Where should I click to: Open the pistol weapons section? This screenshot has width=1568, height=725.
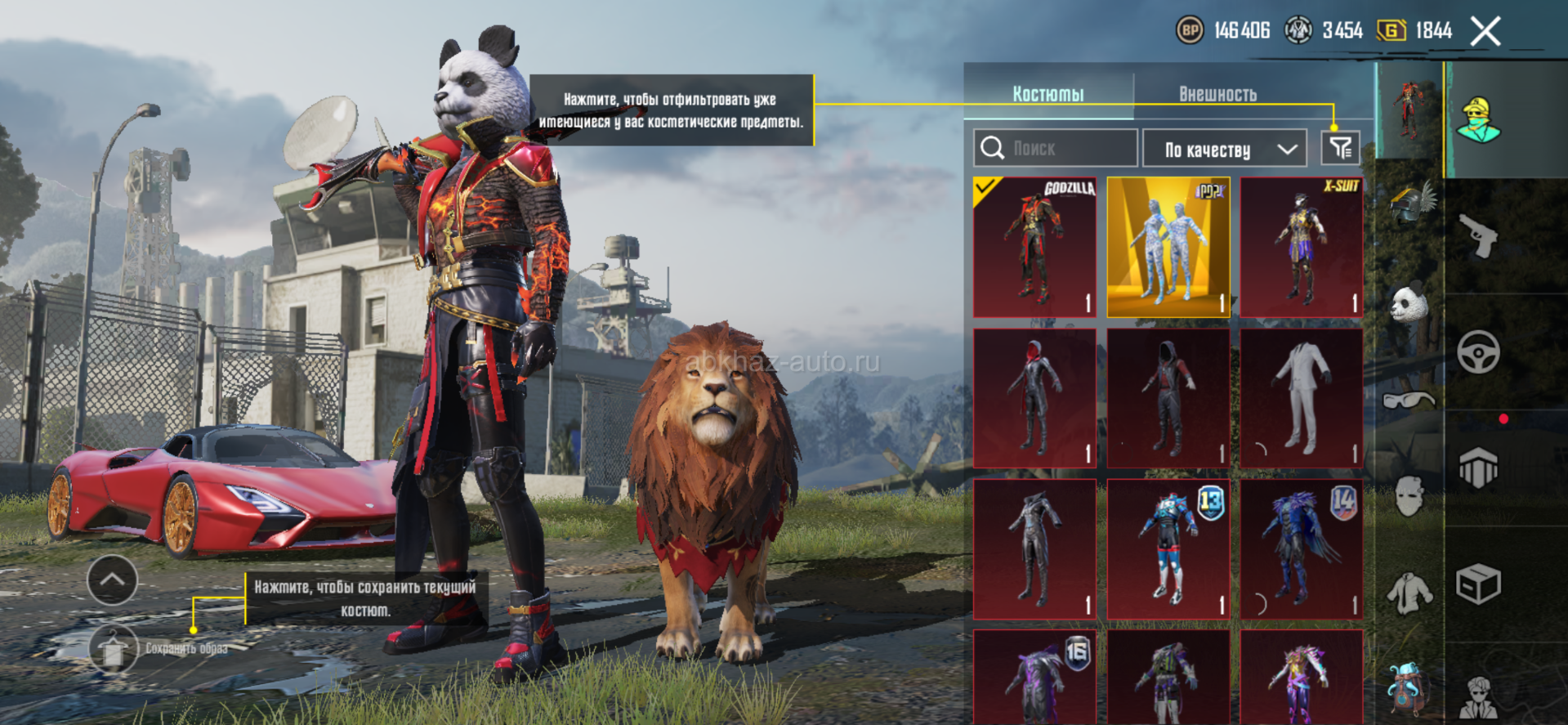[1478, 236]
